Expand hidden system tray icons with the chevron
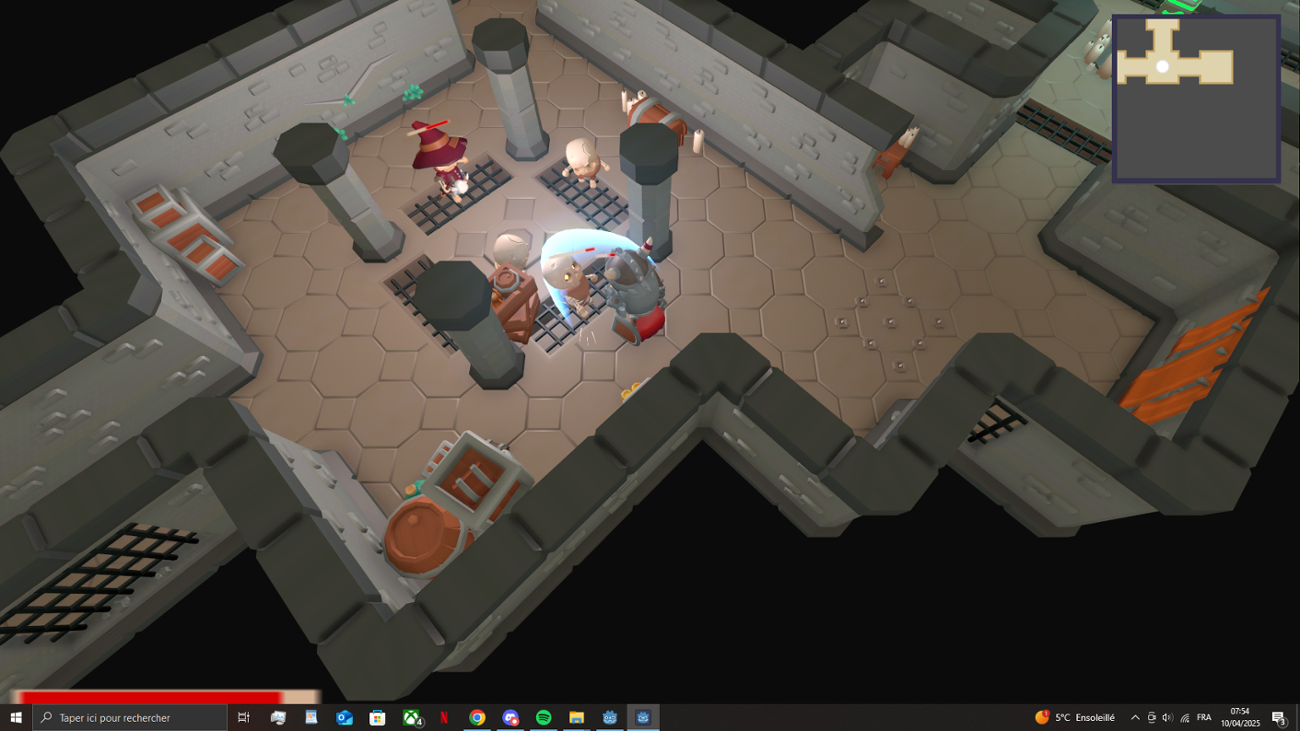Image resolution: width=1300 pixels, height=731 pixels. coord(1135,717)
